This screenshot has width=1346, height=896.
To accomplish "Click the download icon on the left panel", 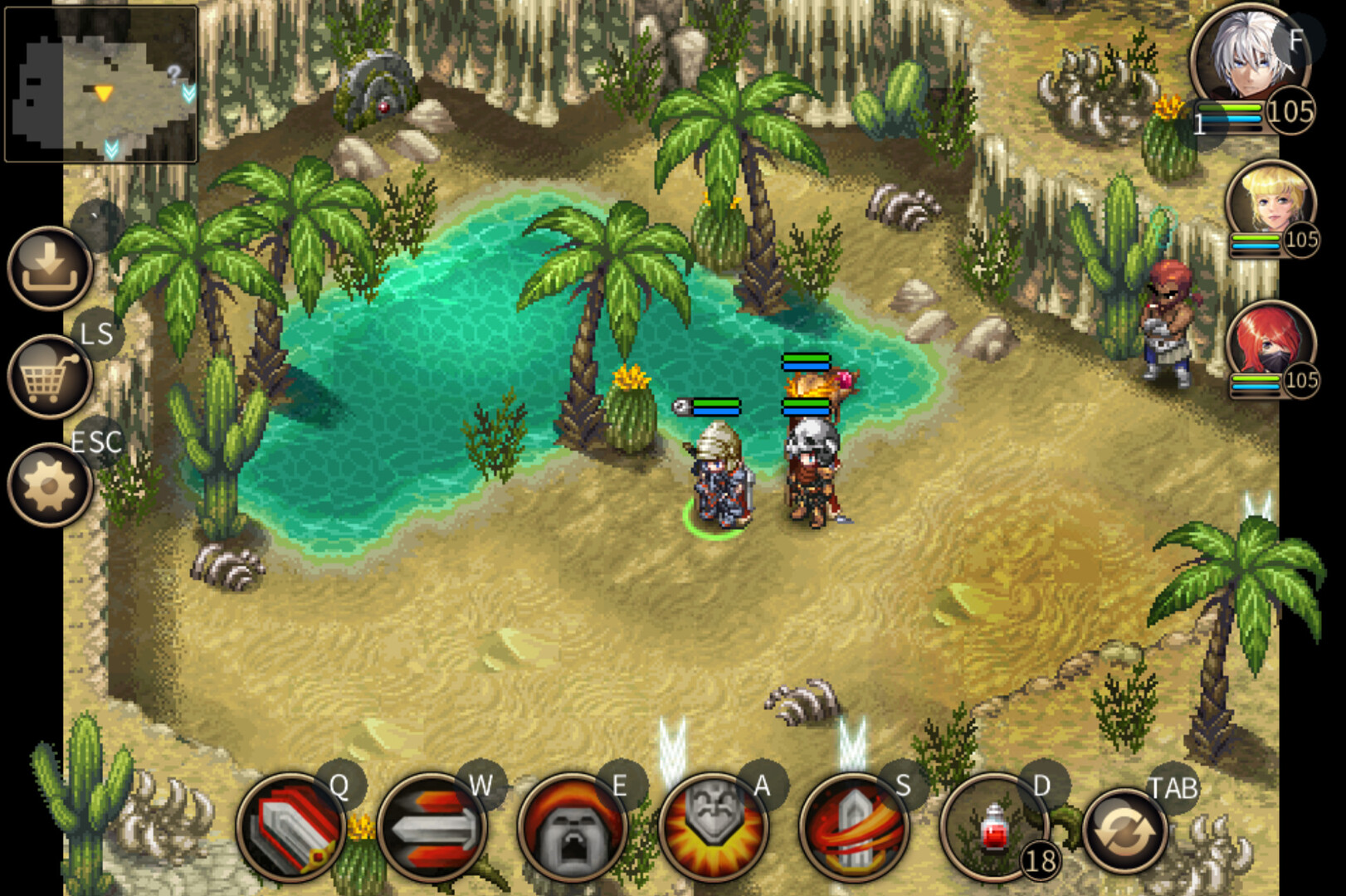I will (50, 270).
